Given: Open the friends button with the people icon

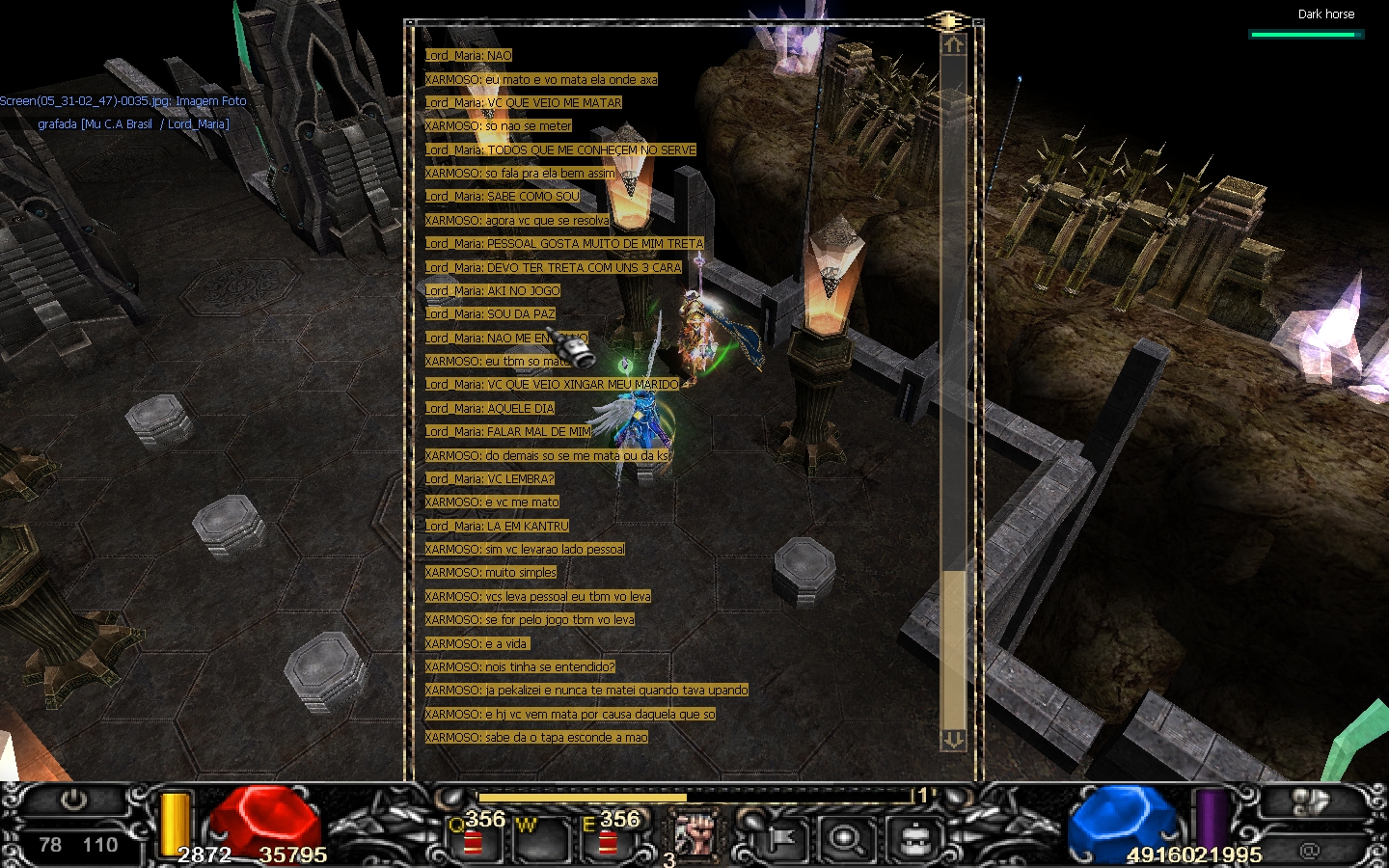Looking at the screenshot, I should 1310,802.
